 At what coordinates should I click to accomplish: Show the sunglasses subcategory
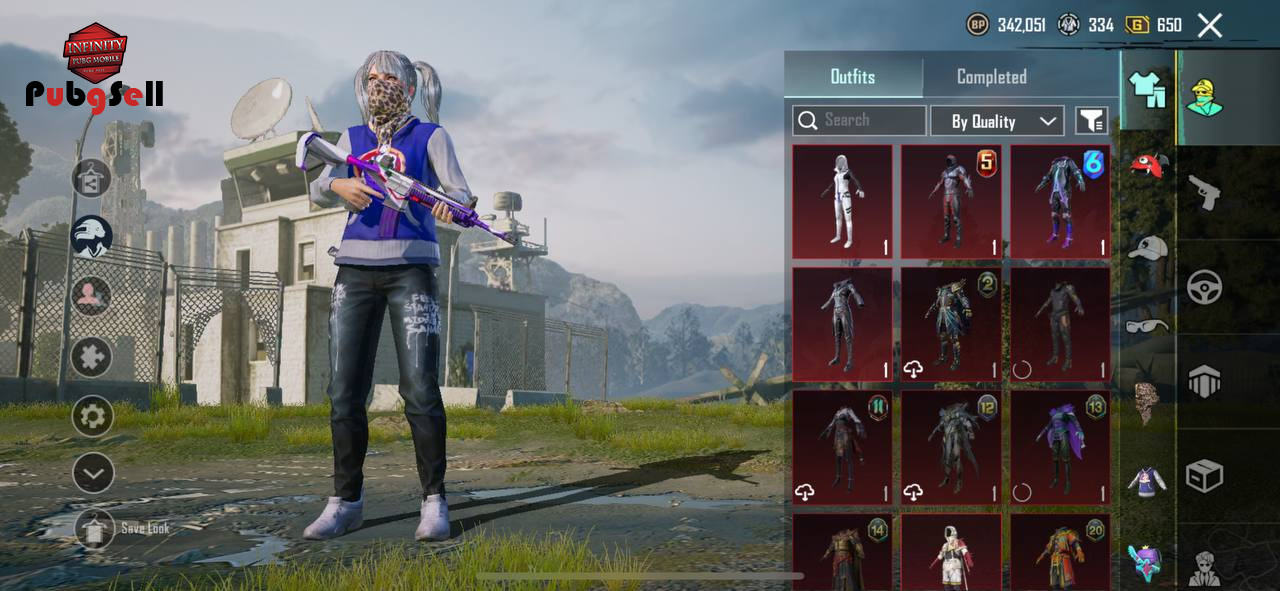[1147, 325]
